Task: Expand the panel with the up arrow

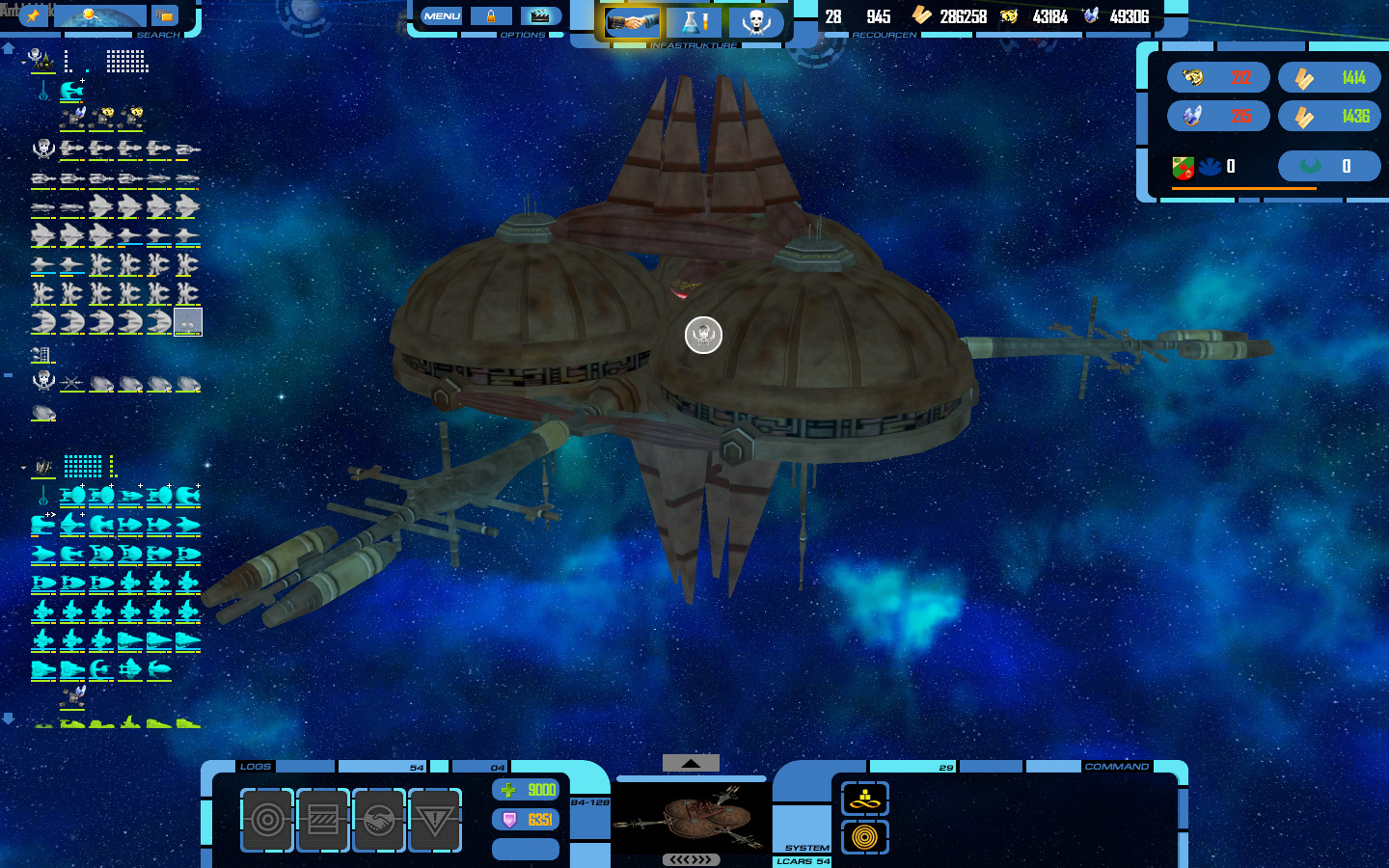Action: point(691,763)
